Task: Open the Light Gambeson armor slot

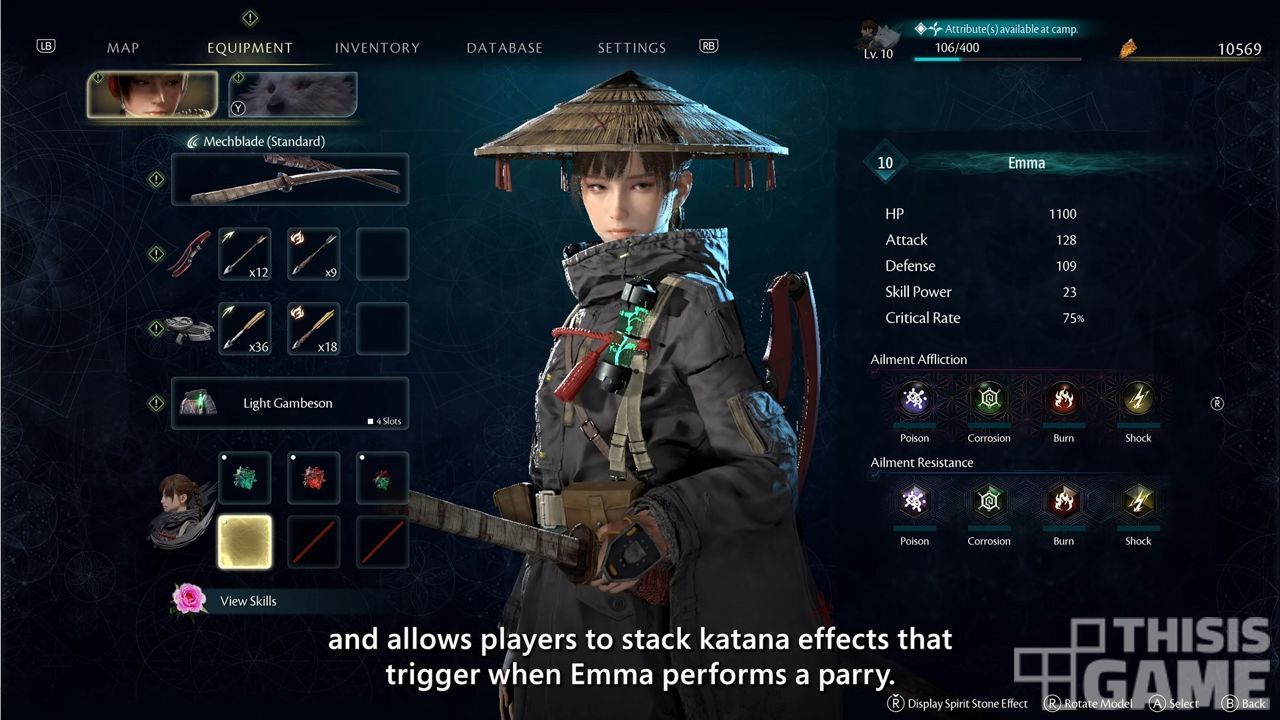Action: (290, 403)
